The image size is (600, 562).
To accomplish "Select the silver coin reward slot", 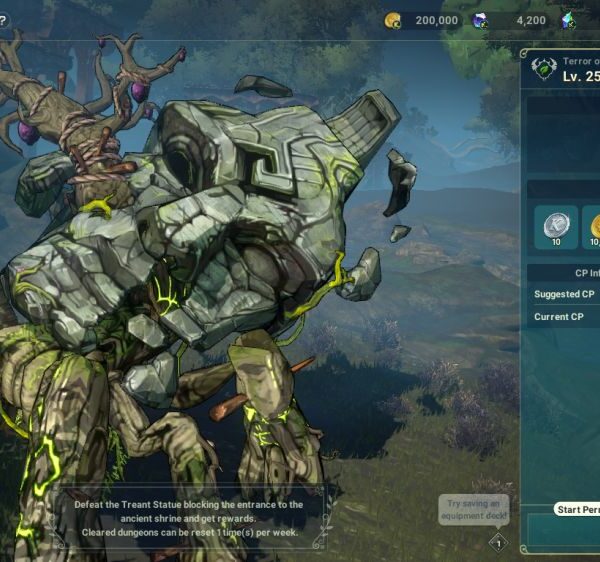I will pyautogui.click(x=553, y=227).
